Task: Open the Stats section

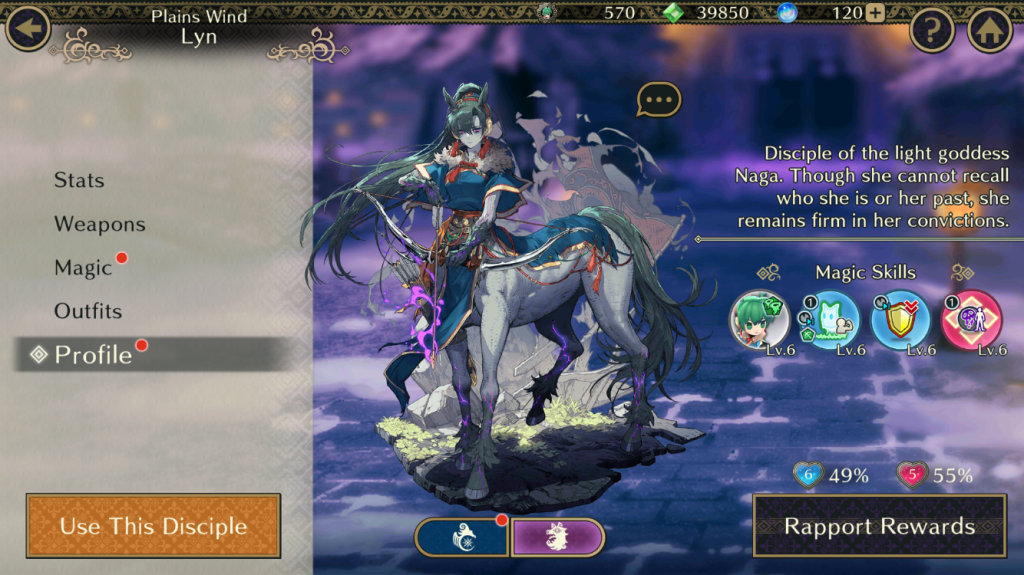Action: (79, 180)
